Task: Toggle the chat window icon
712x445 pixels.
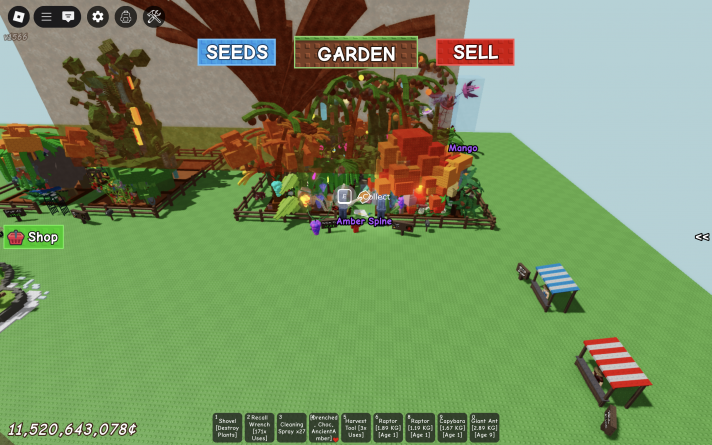Action: click(68, 16)
